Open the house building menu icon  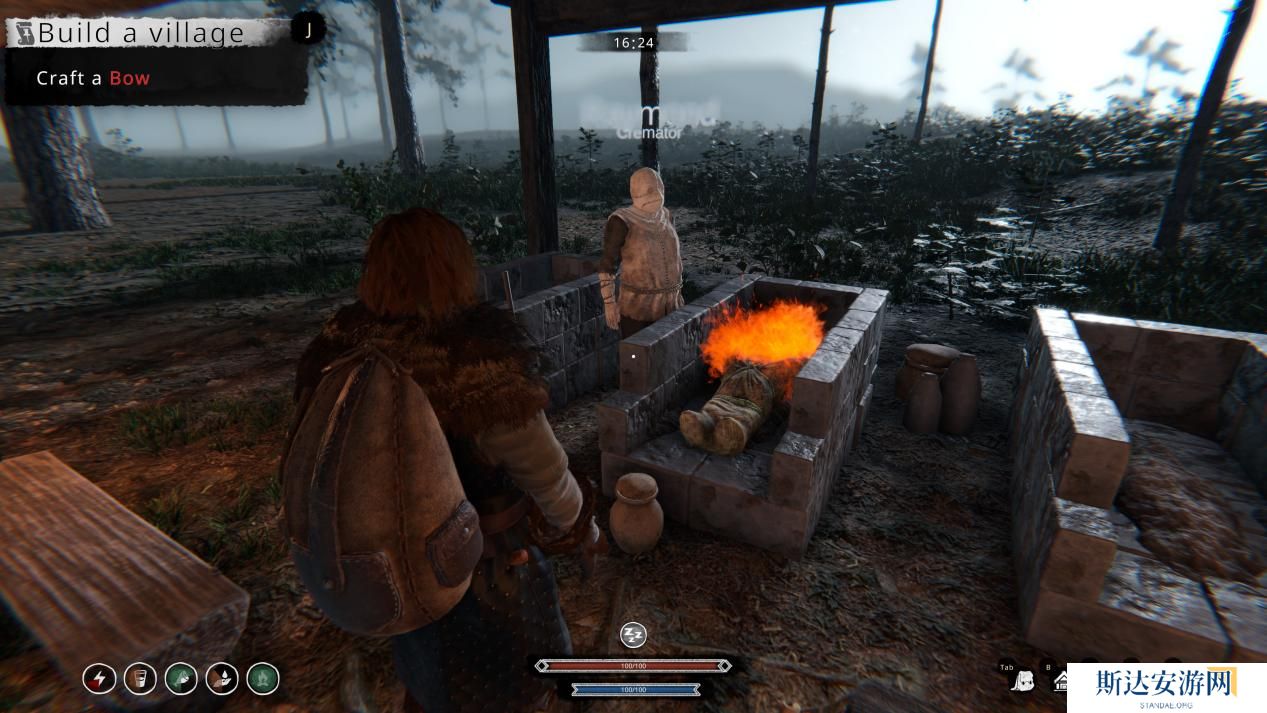coord(1058,683)
